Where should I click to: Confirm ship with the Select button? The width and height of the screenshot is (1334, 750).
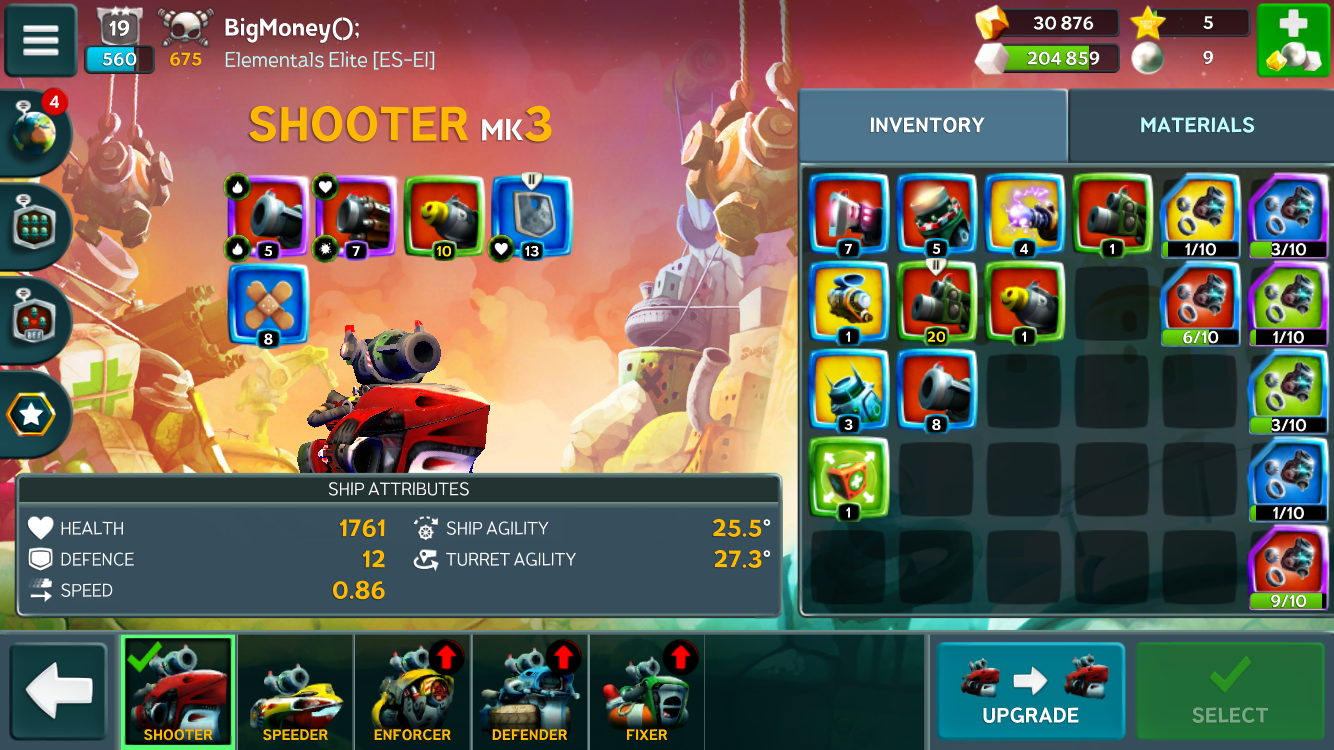click(x=1229, y=691)
